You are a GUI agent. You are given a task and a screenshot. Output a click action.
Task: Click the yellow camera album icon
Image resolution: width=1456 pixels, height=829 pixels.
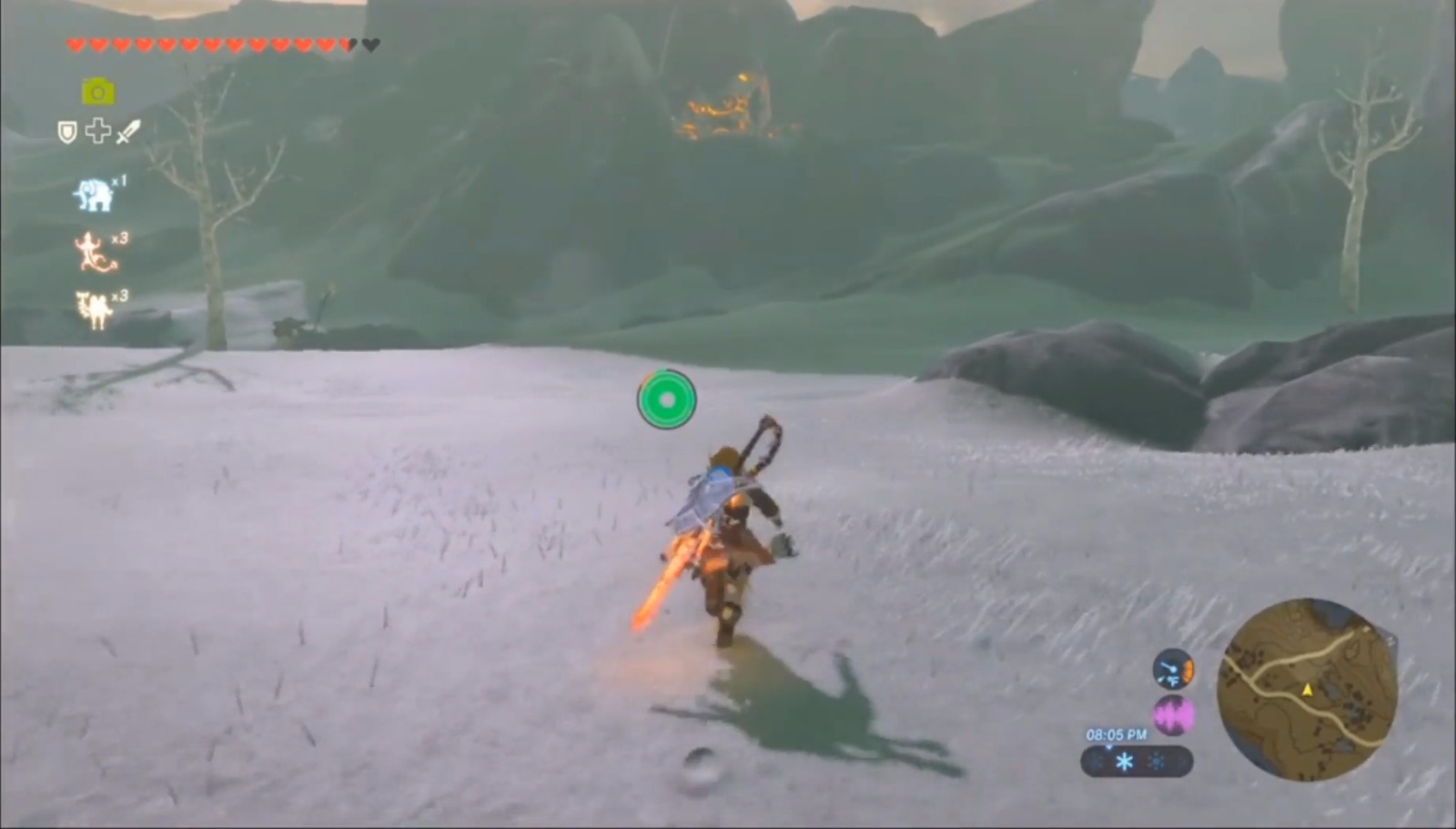pos(97,90)
